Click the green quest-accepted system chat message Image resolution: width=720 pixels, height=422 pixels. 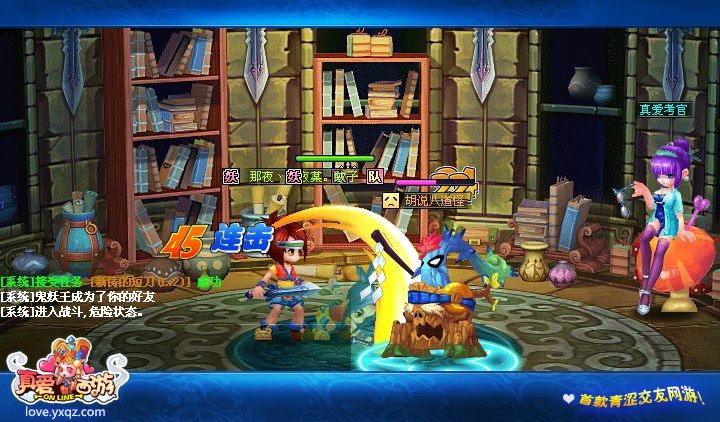click(111, 281)
